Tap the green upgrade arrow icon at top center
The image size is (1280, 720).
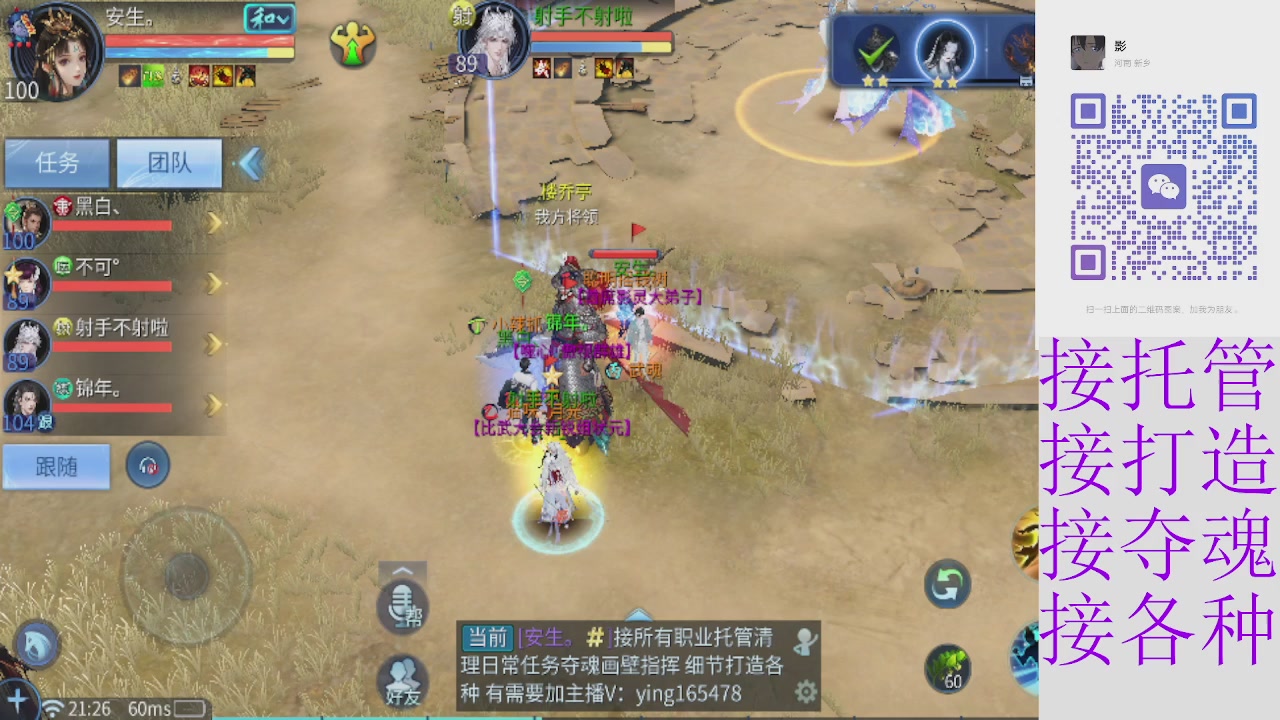pyautogui.click(x=352, y=45)
